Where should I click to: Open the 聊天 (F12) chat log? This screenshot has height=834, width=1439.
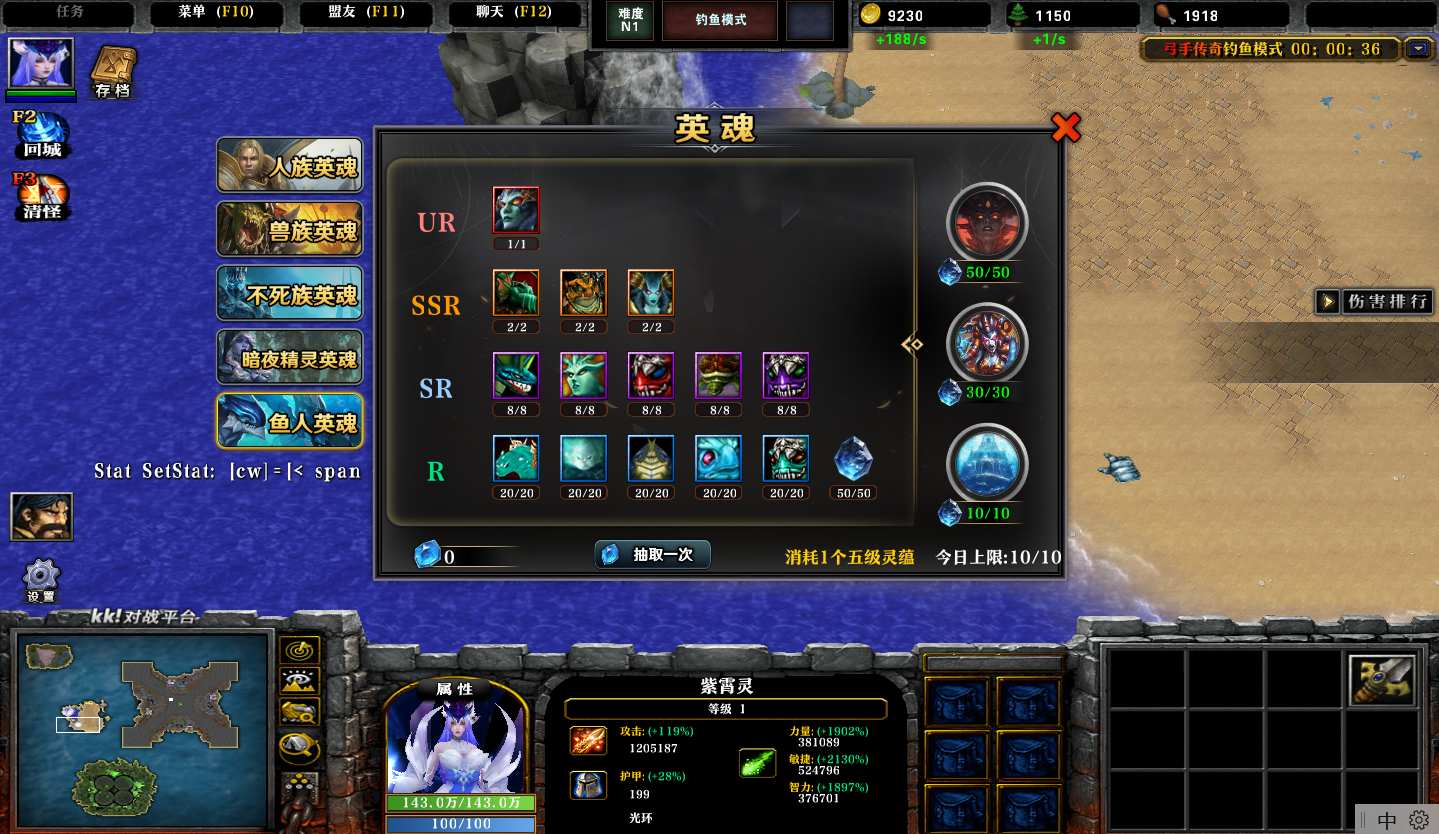(x=514, y=14)
